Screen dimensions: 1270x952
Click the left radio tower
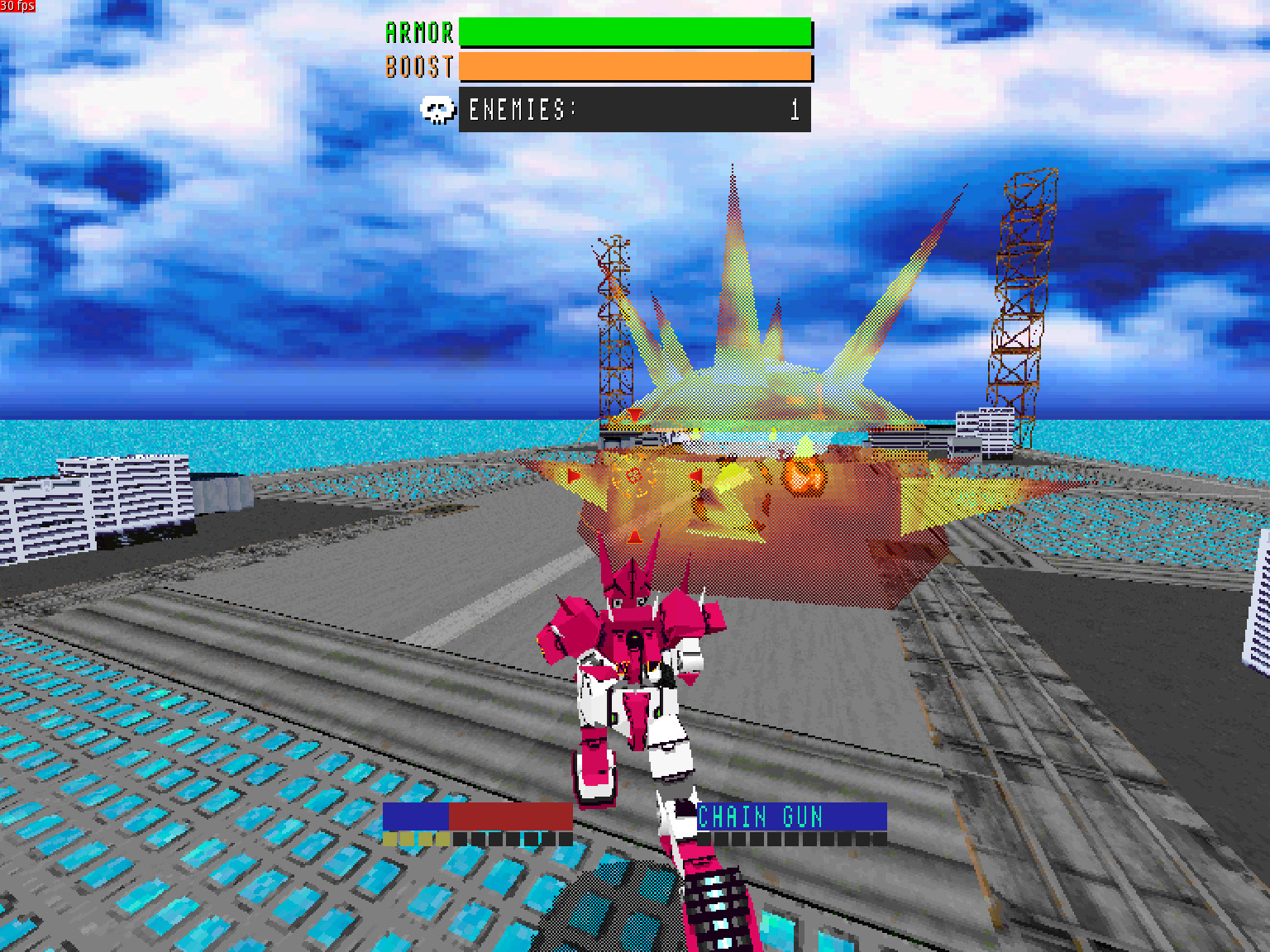[x=614, y=331]
